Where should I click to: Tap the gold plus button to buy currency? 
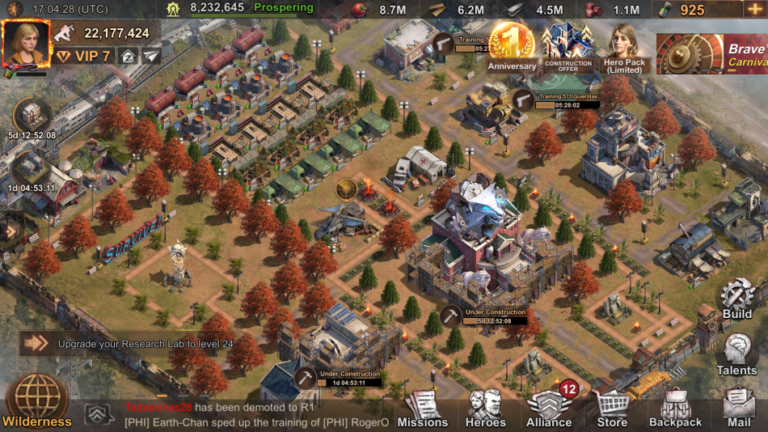point(753,9)
